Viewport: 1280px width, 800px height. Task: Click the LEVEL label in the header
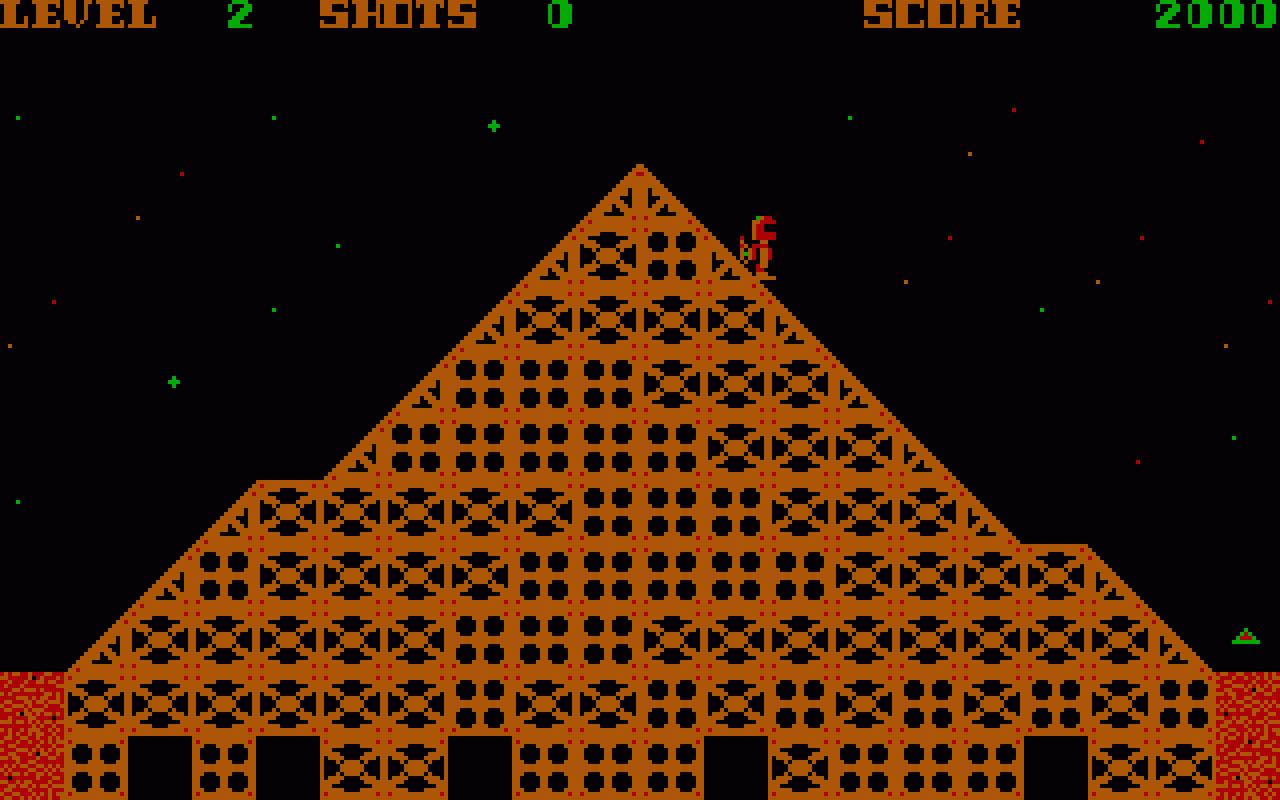[80, 15]
